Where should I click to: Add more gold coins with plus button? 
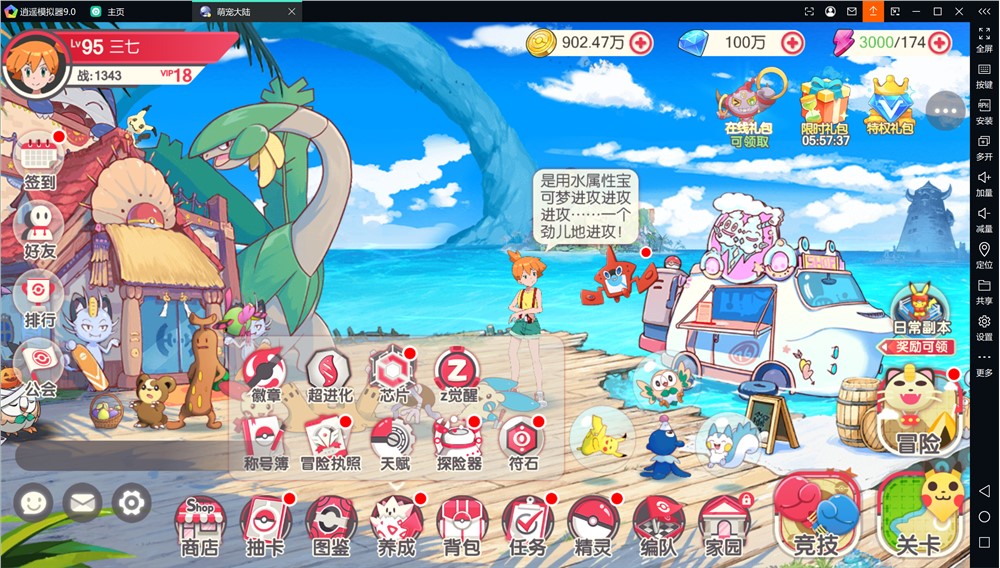[641, 43]
